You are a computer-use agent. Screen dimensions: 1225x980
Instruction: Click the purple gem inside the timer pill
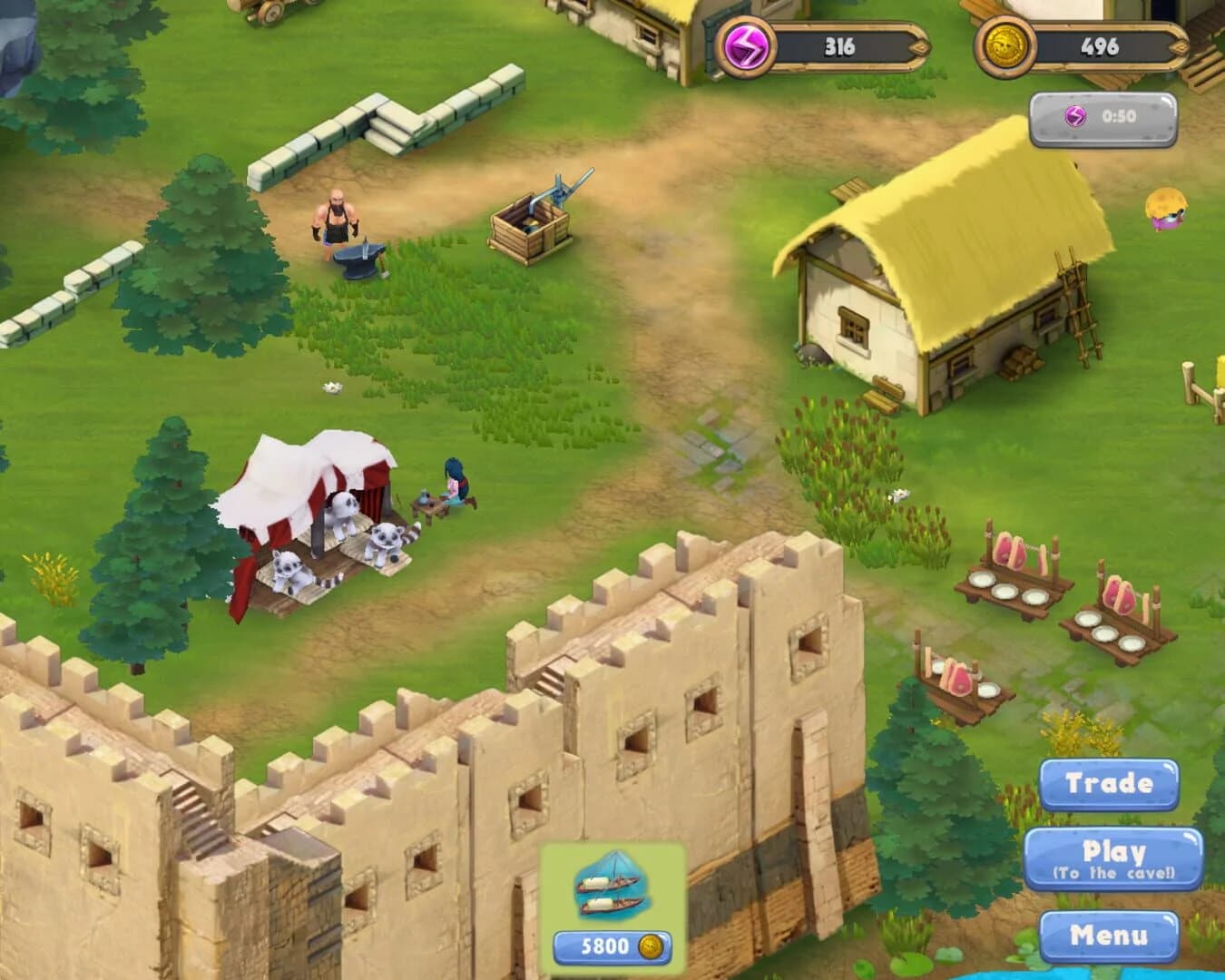[x=1074, y=116]
